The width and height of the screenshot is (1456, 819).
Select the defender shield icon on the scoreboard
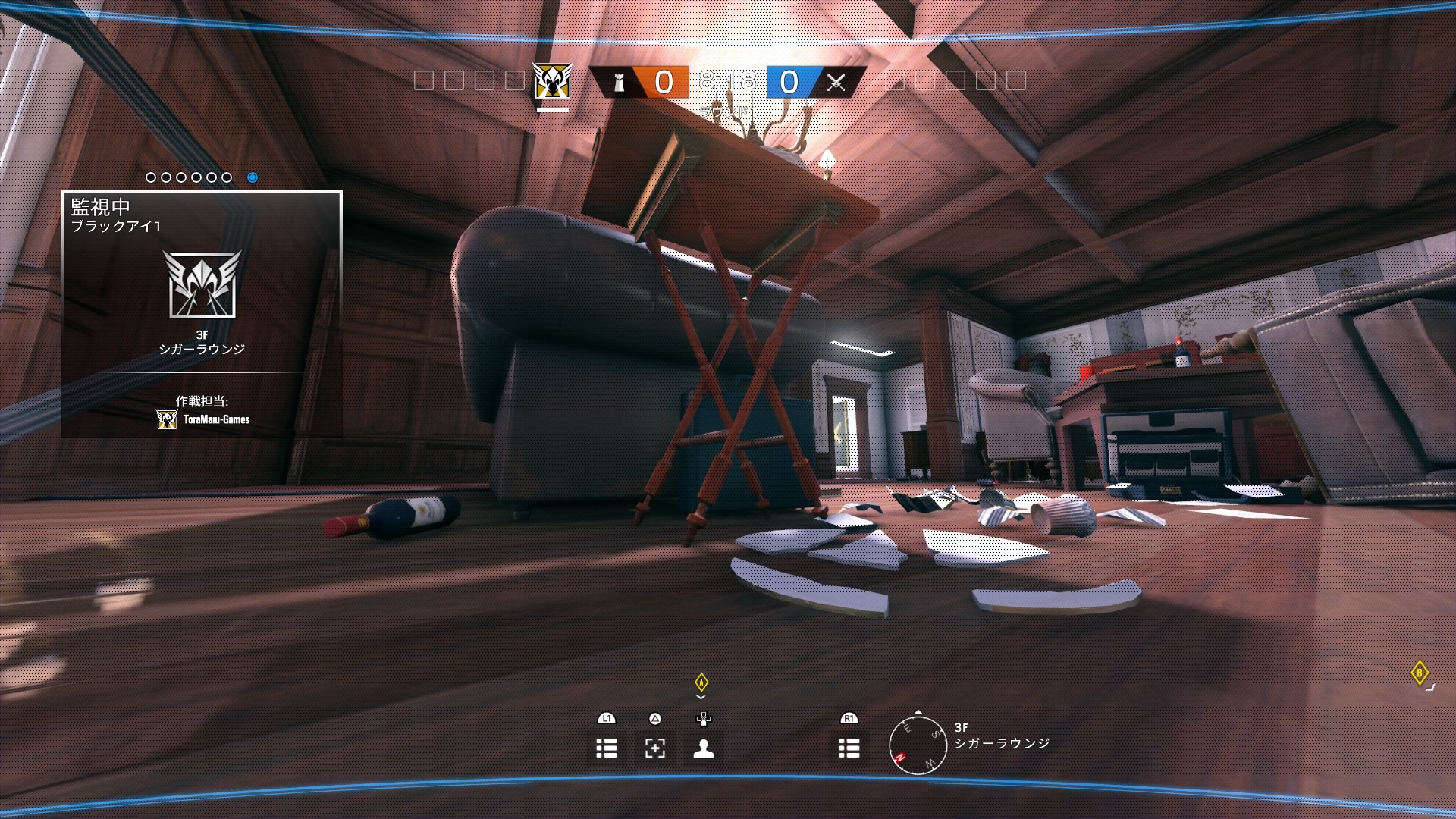[x=619, y=83]
